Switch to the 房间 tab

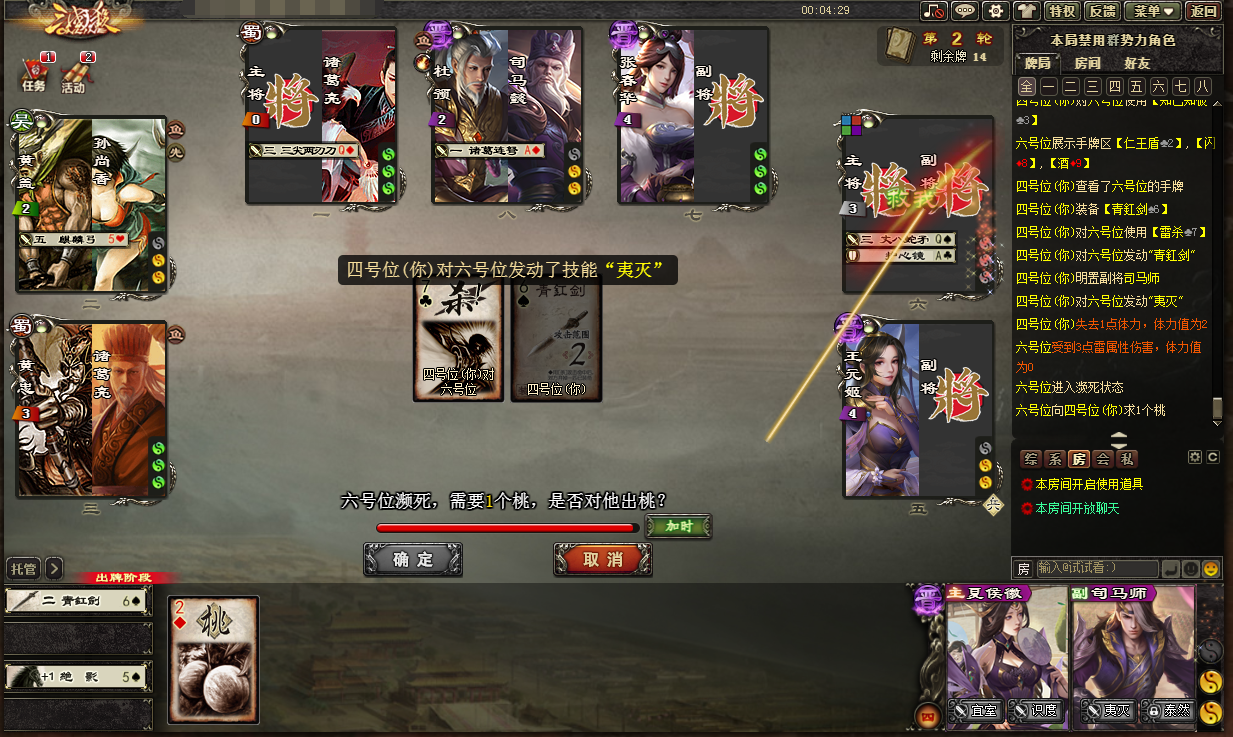point(1087,63)
